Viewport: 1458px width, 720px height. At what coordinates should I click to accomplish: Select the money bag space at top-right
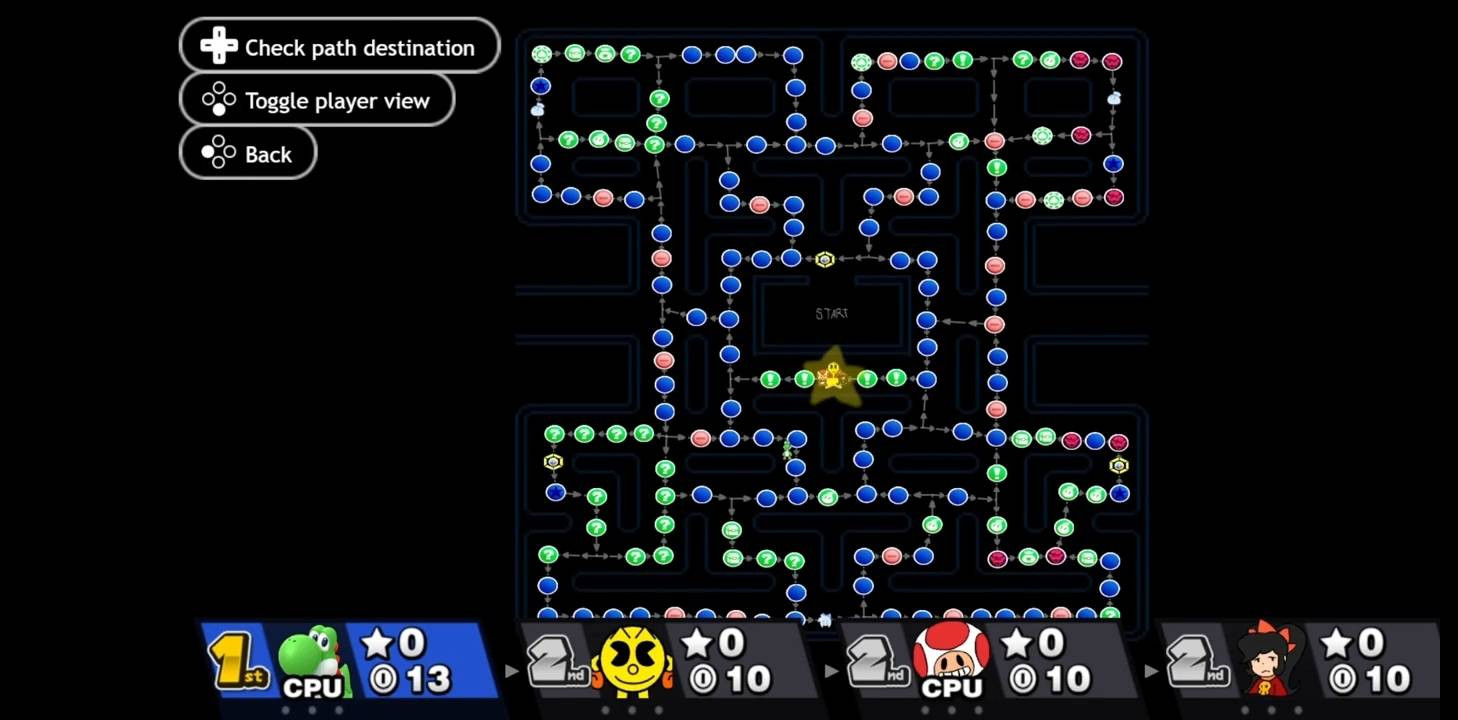1113,98
